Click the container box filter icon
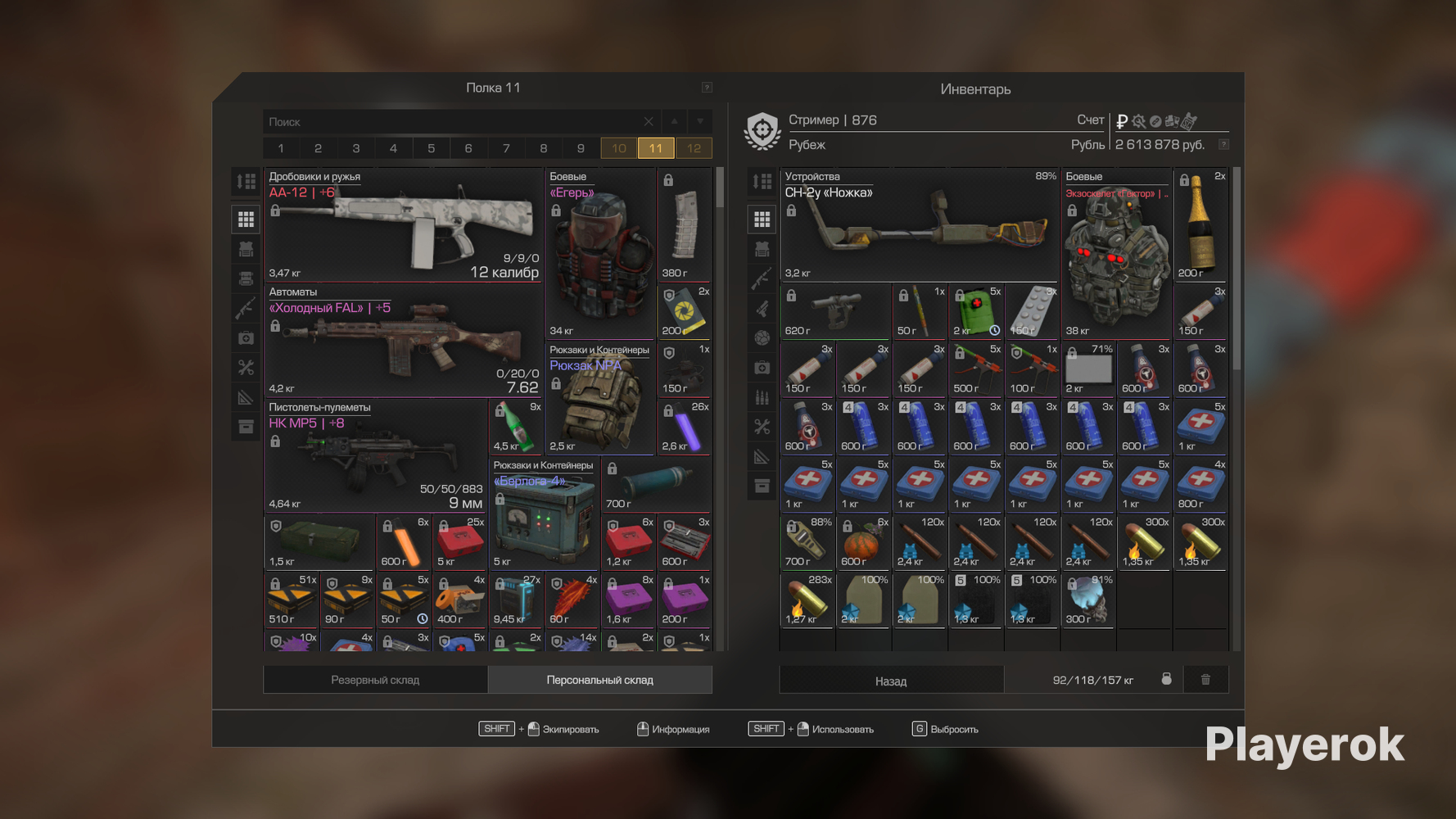1456x819 pixels. coord(246,427)
